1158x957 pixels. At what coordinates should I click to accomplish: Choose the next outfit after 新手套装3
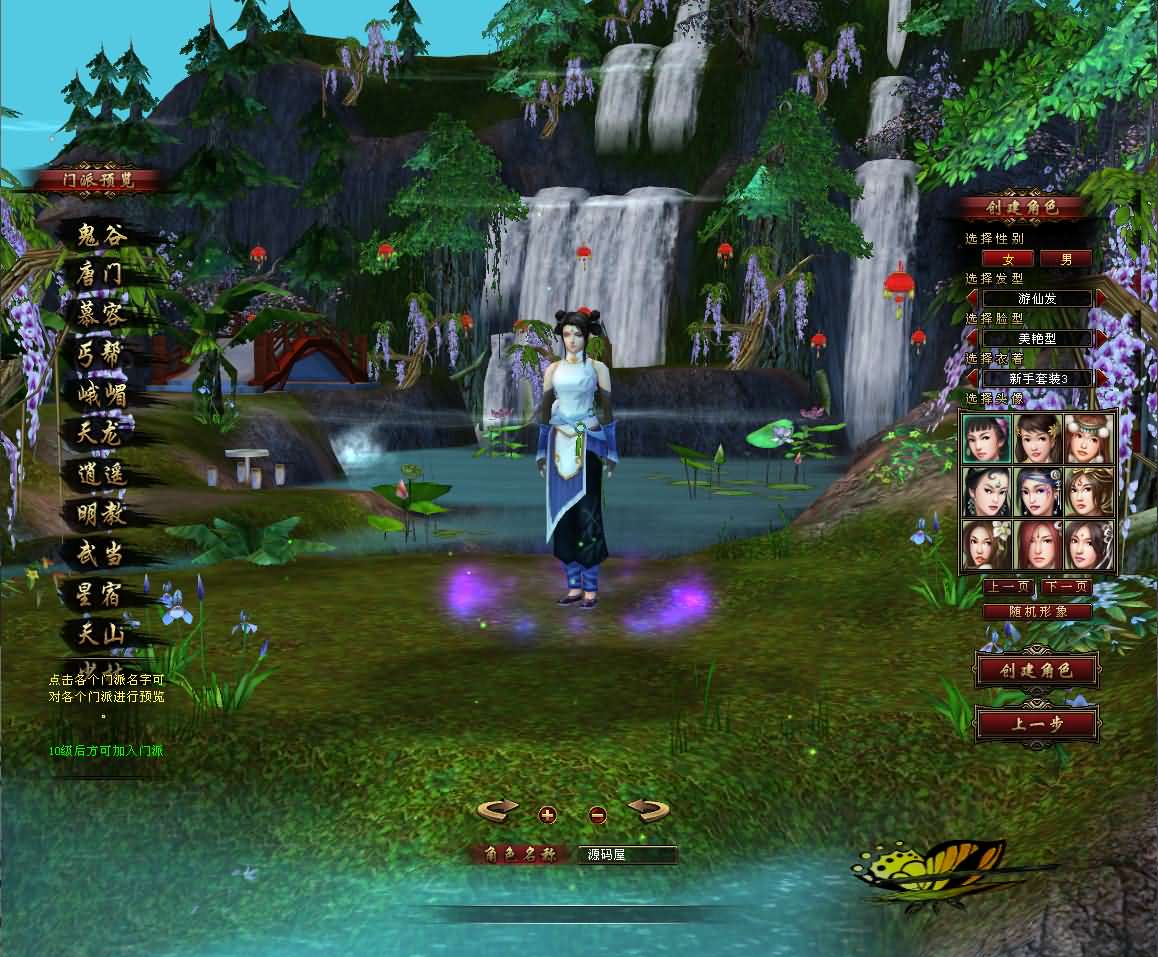(1101, 378)
